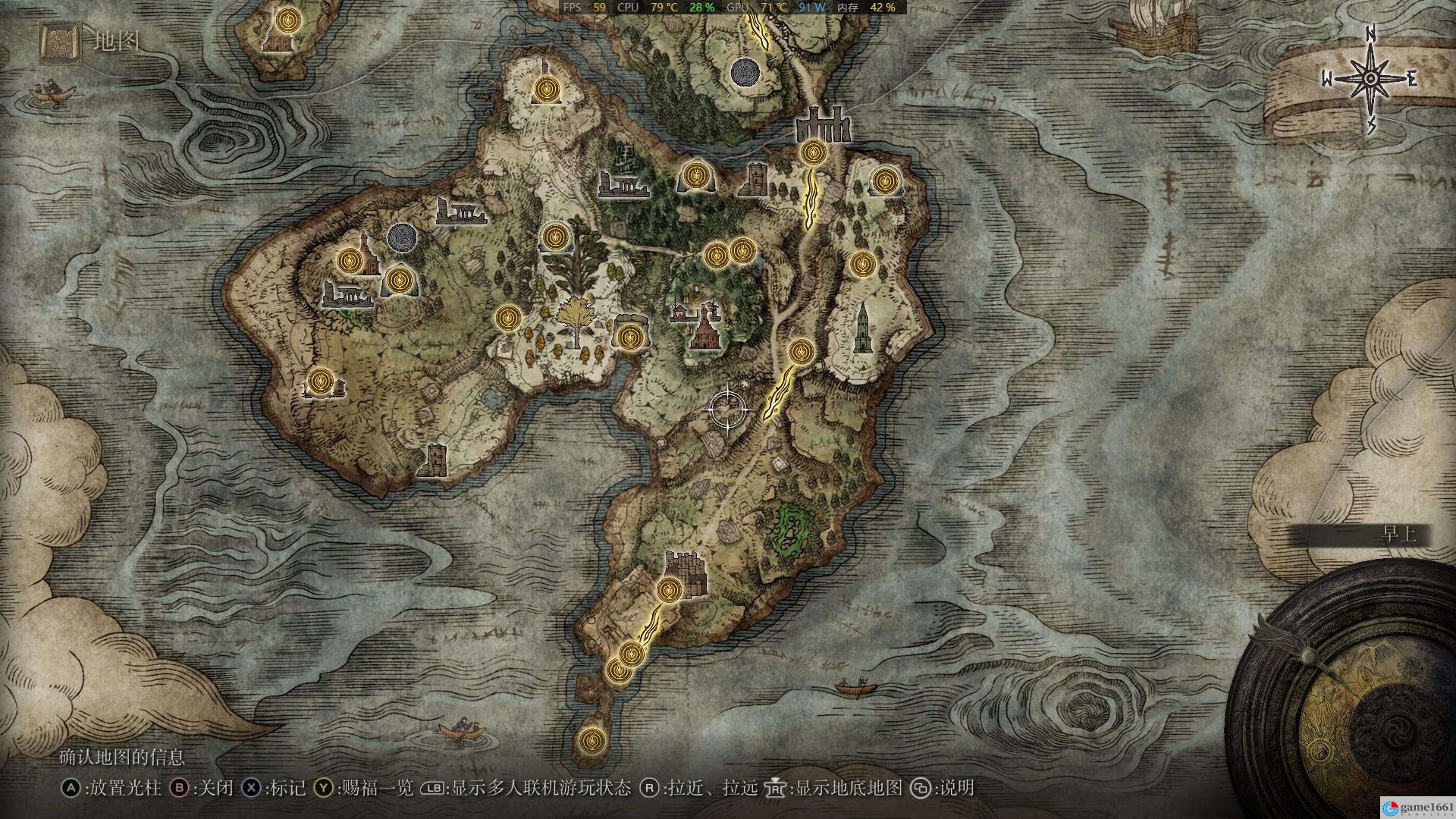Choose the grace marker in the northeast corner

tap(883, 181)
